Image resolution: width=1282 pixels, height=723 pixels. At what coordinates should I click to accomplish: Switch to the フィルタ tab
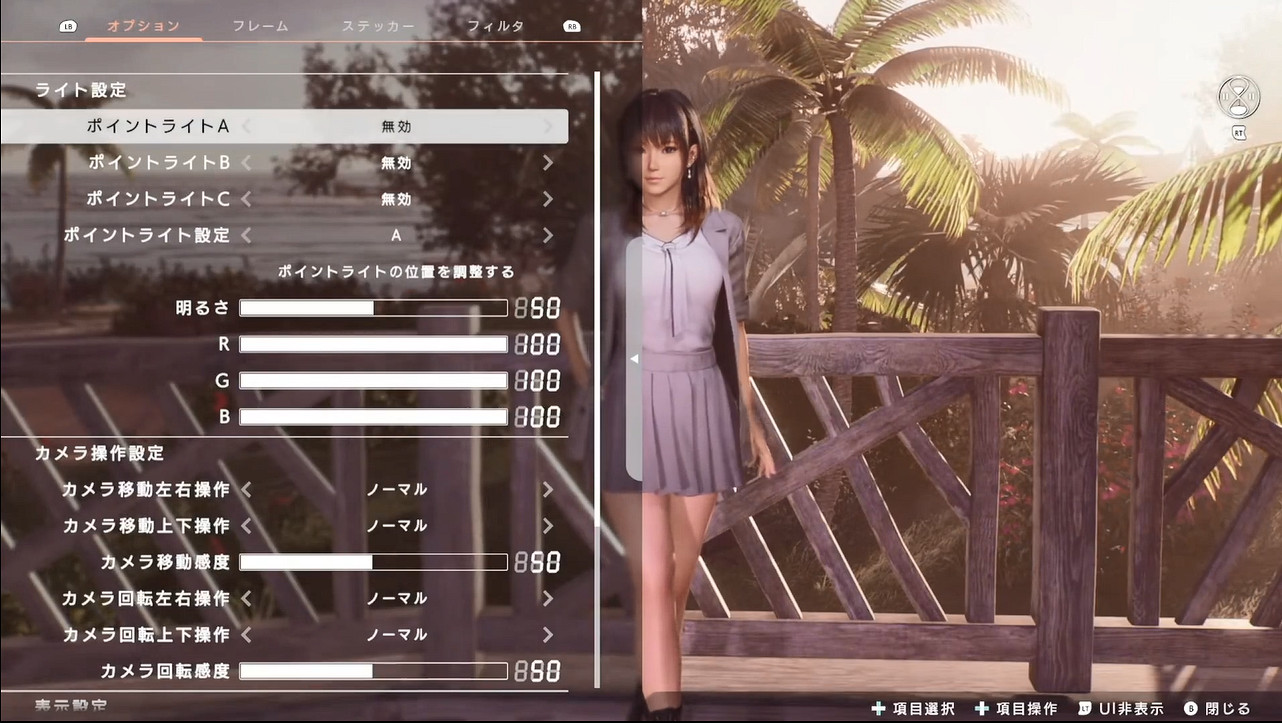[497, 26]
